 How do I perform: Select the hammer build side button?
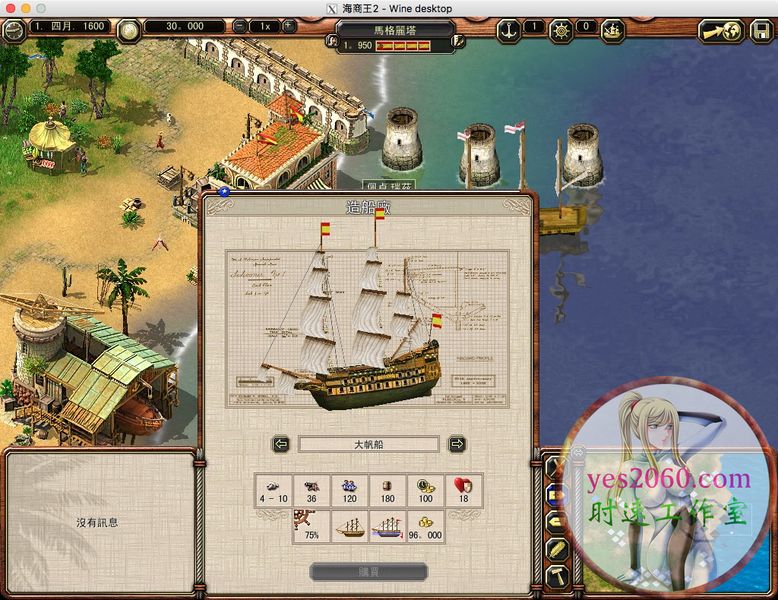click(557, 577)
